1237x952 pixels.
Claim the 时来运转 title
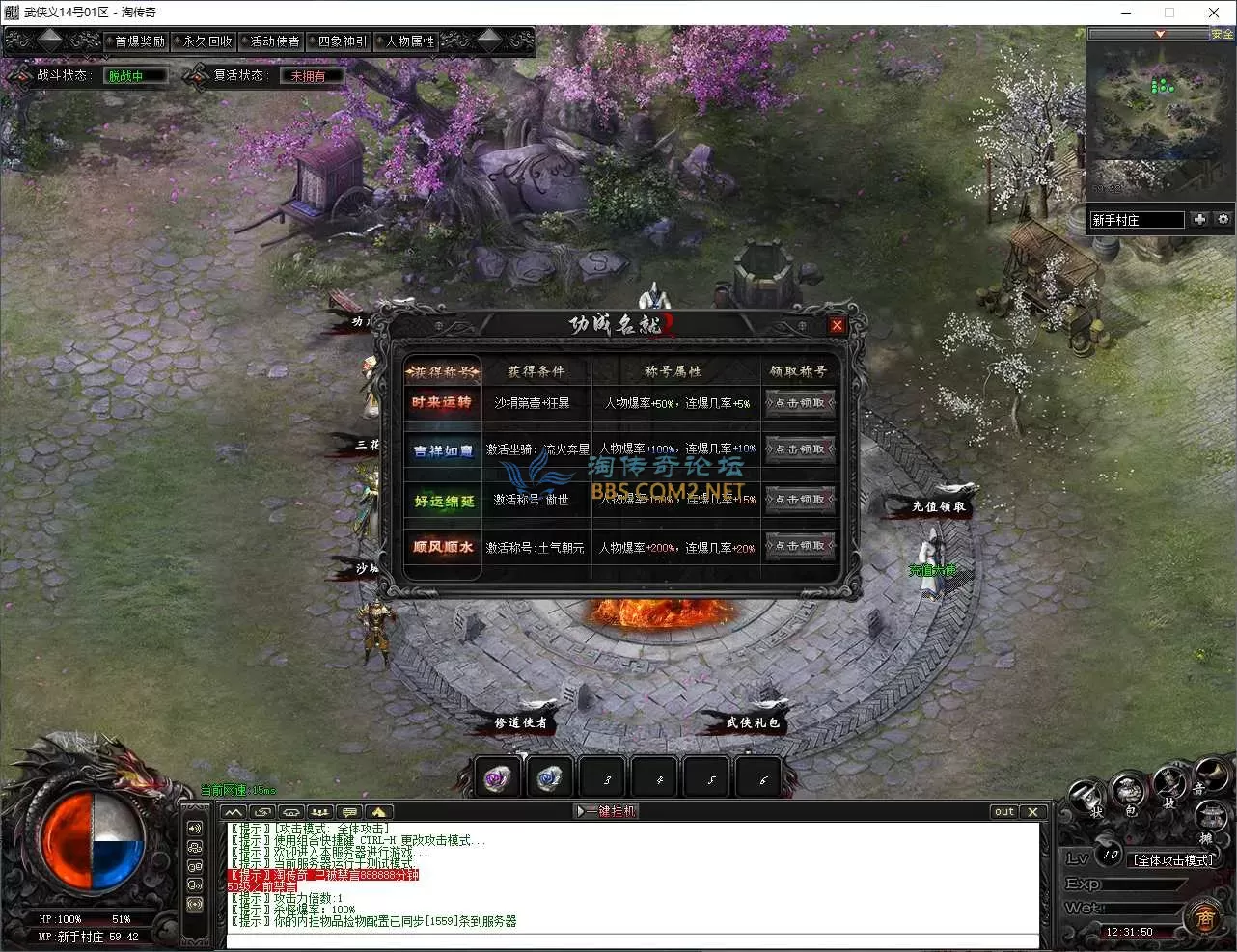(800, 403)
